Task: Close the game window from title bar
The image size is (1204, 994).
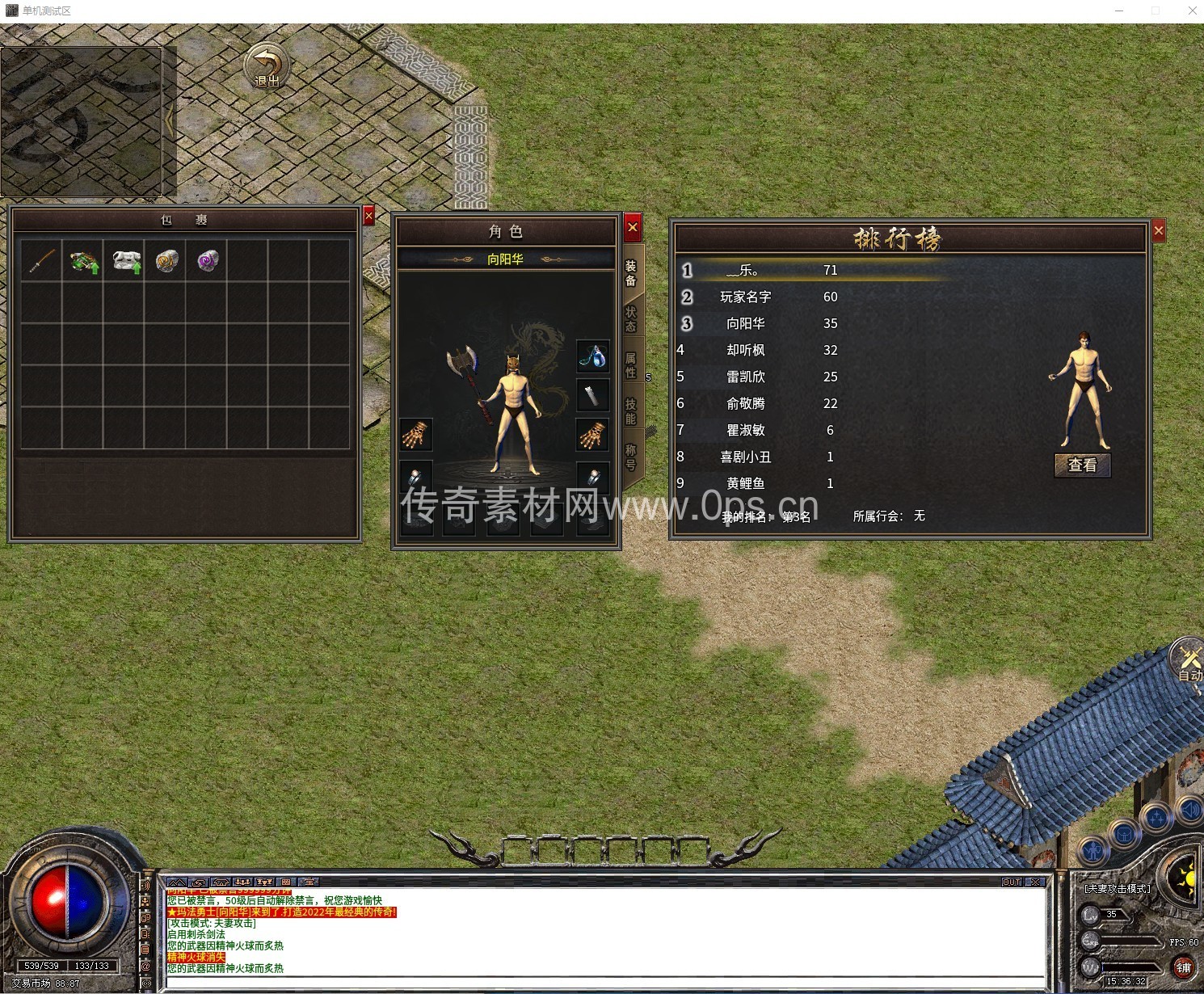Action: click(1192, 11)
